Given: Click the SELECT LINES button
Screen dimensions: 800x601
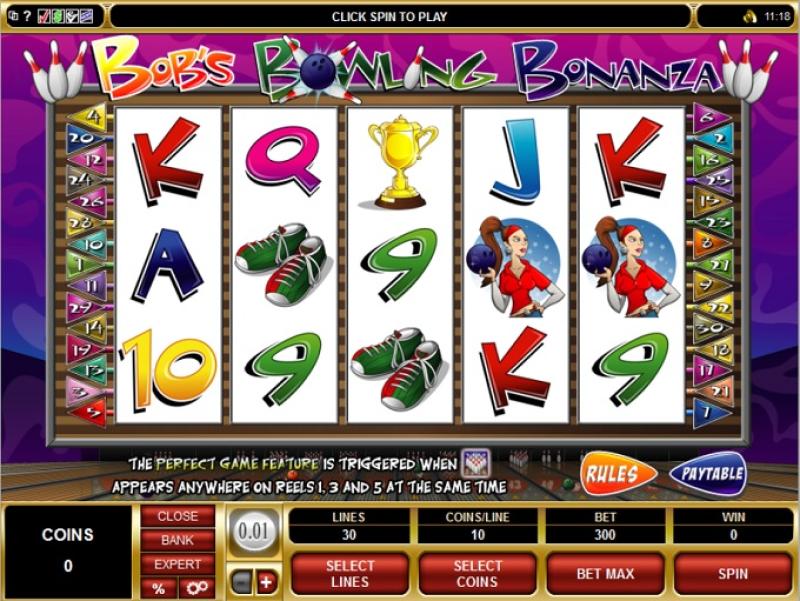Looking at the screenshot, I should (x=350, y=574).
